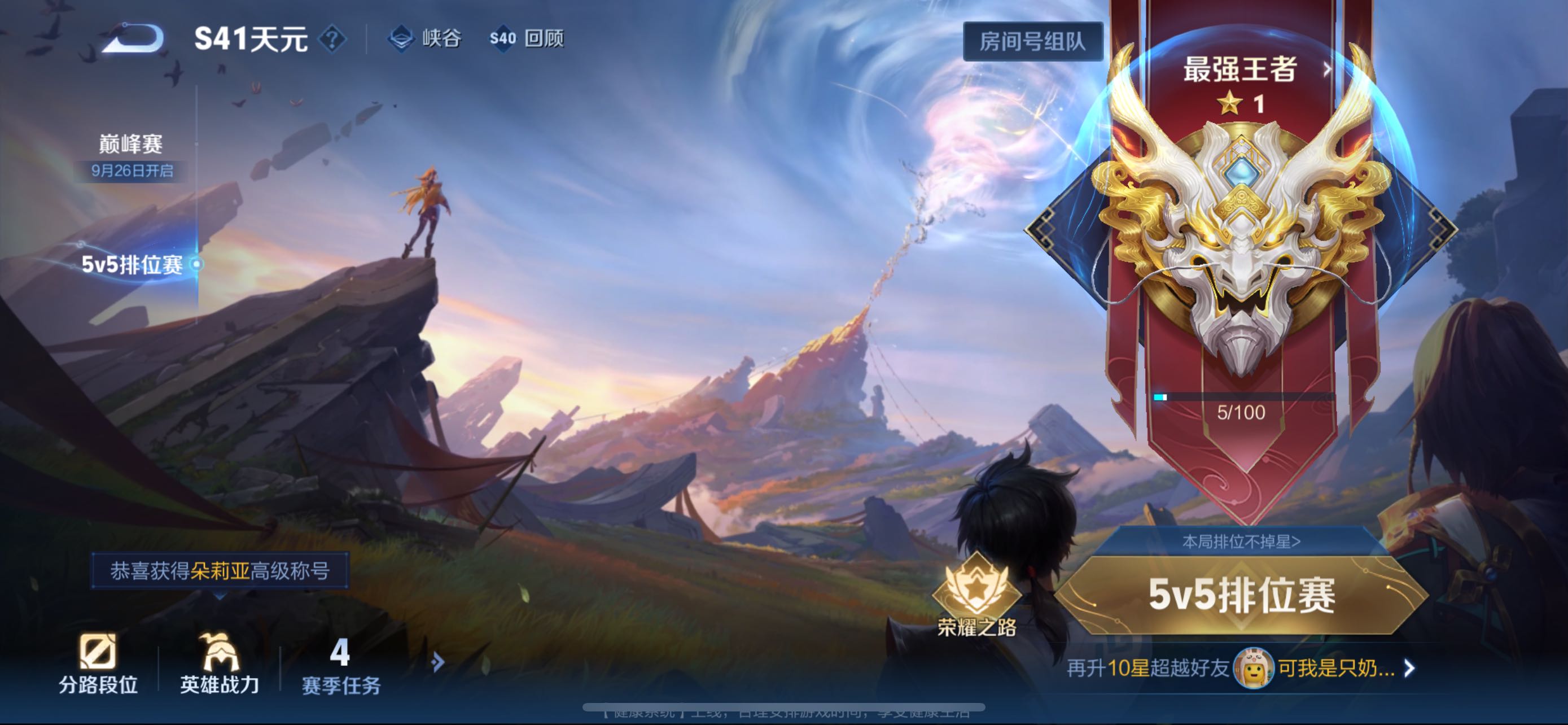
Task: Open 分路段位 lane rank
Action: point(98,664)
